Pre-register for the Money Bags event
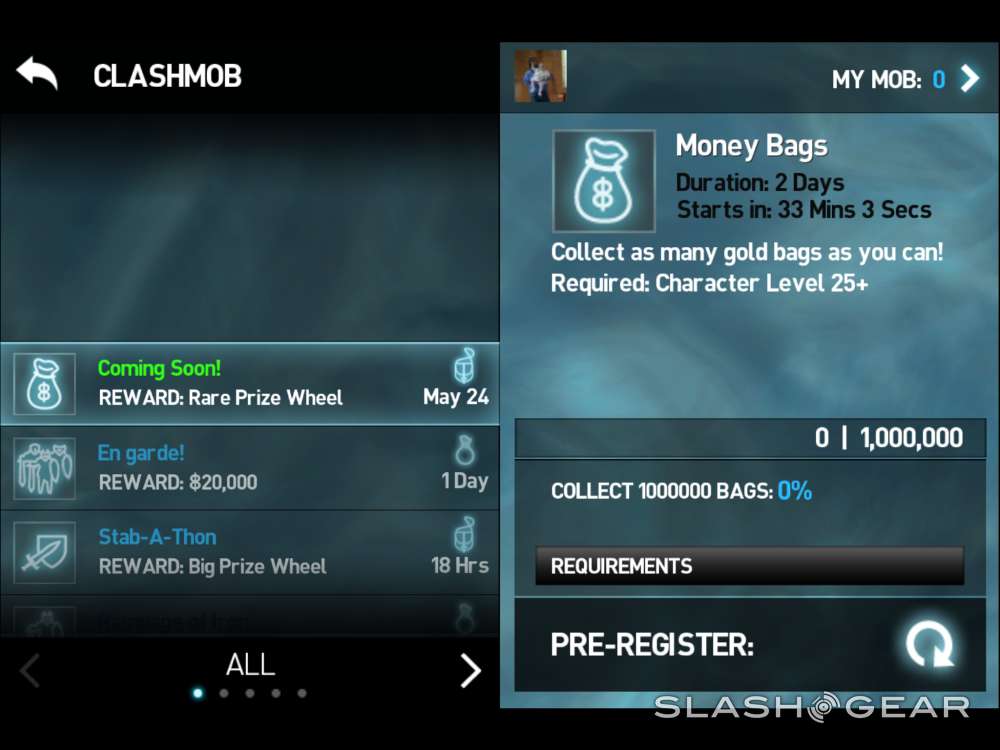The width and height of the screenshot is (1000, 750). [929, 644]
